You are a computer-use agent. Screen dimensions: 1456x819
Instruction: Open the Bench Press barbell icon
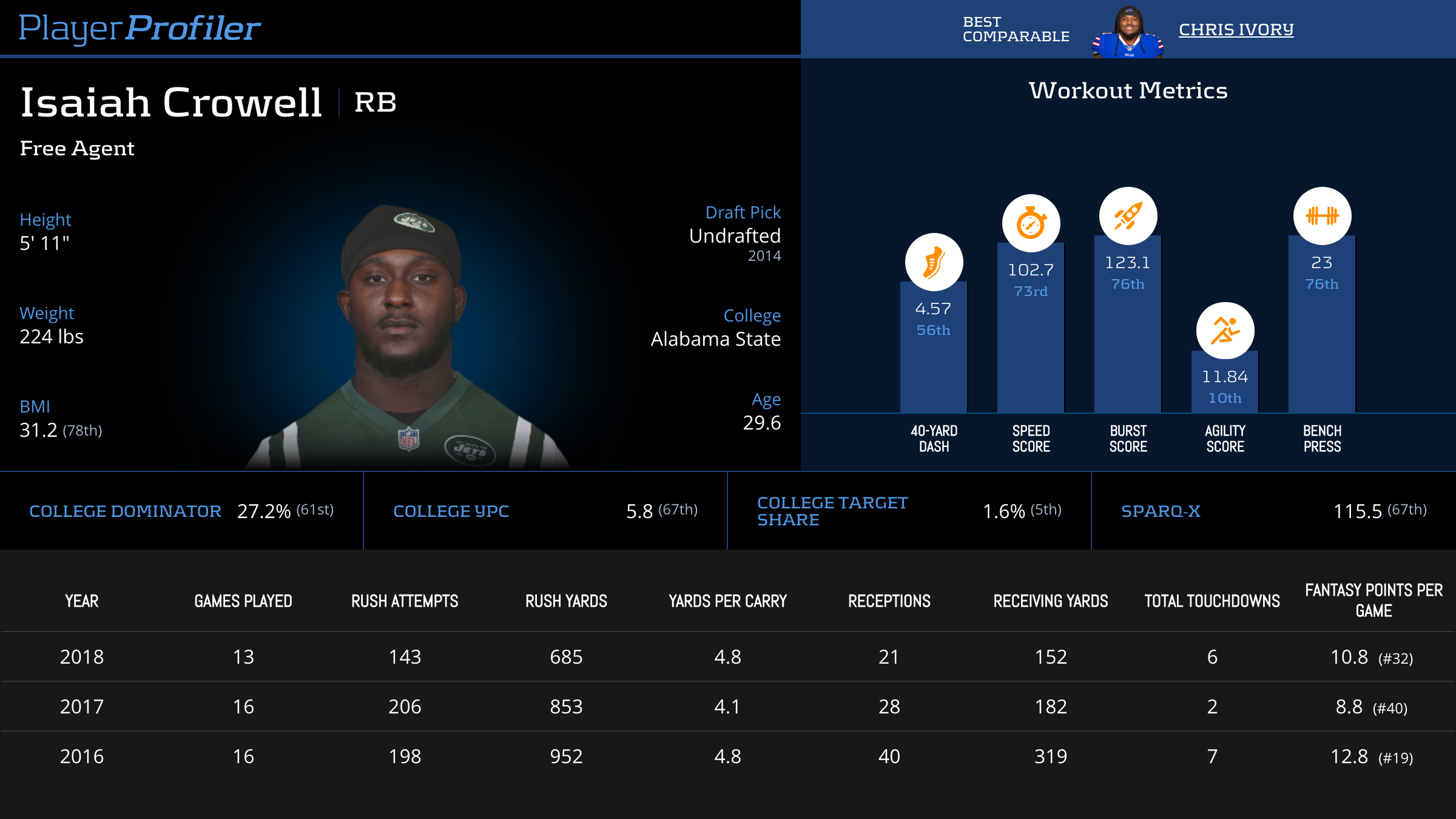point(1322,216)
